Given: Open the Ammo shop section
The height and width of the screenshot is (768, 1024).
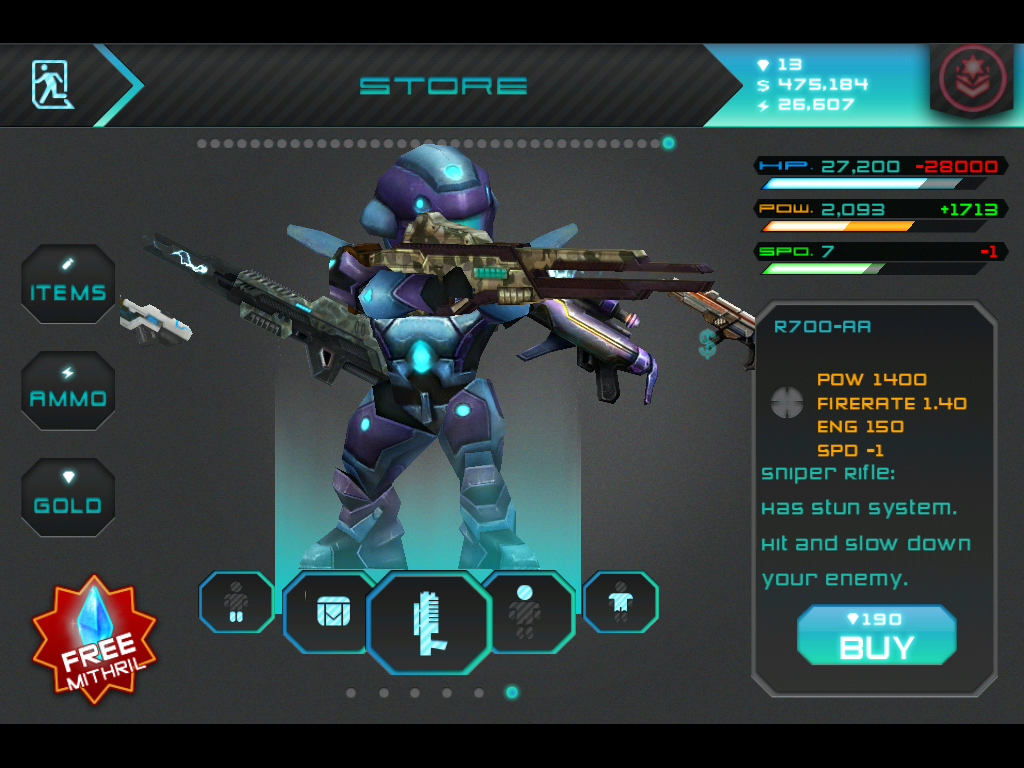Looking at the screenshot, I should 68,390.
